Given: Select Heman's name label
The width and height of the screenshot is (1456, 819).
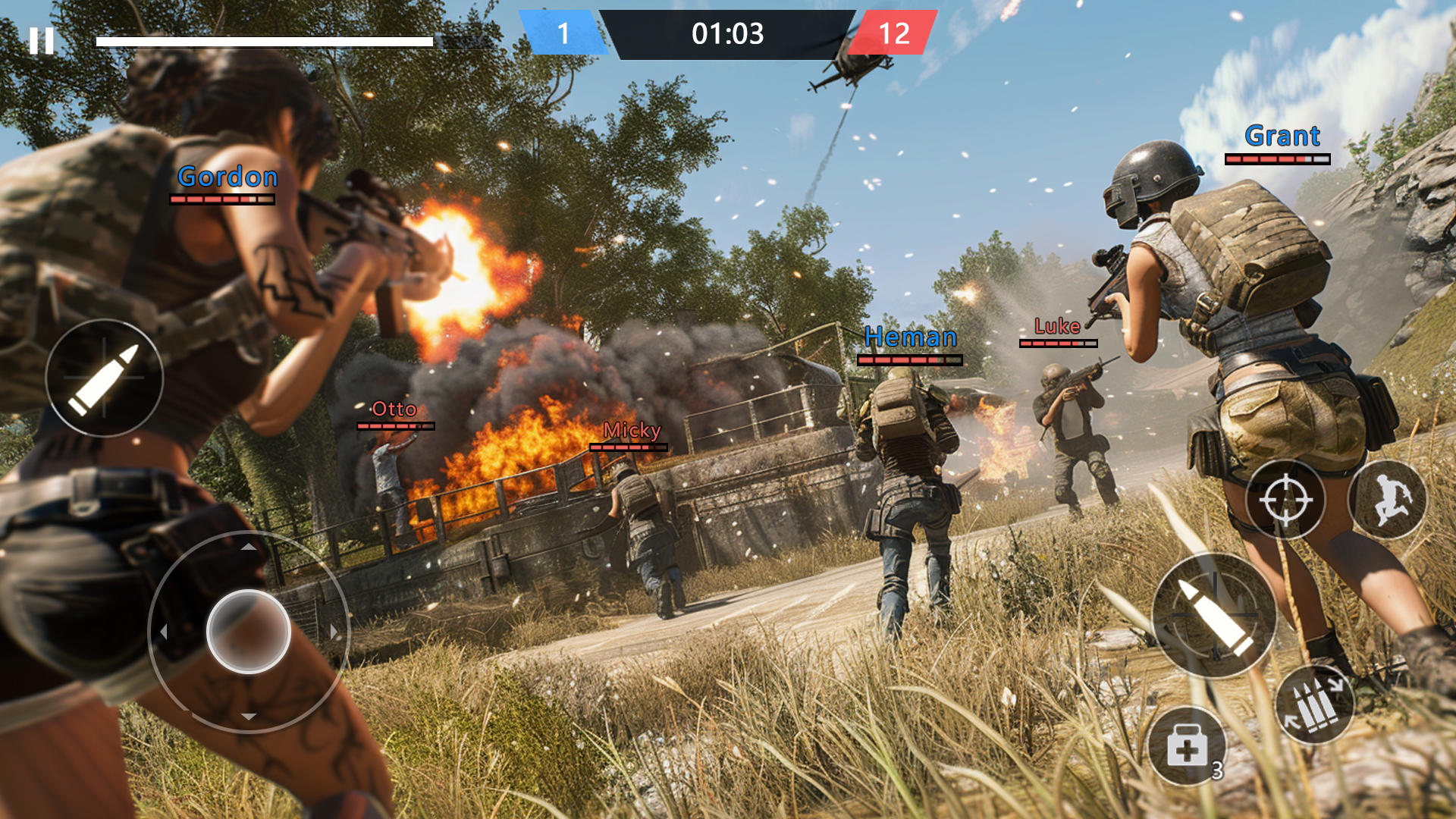Looking at the screenshot, I should 911,337.
